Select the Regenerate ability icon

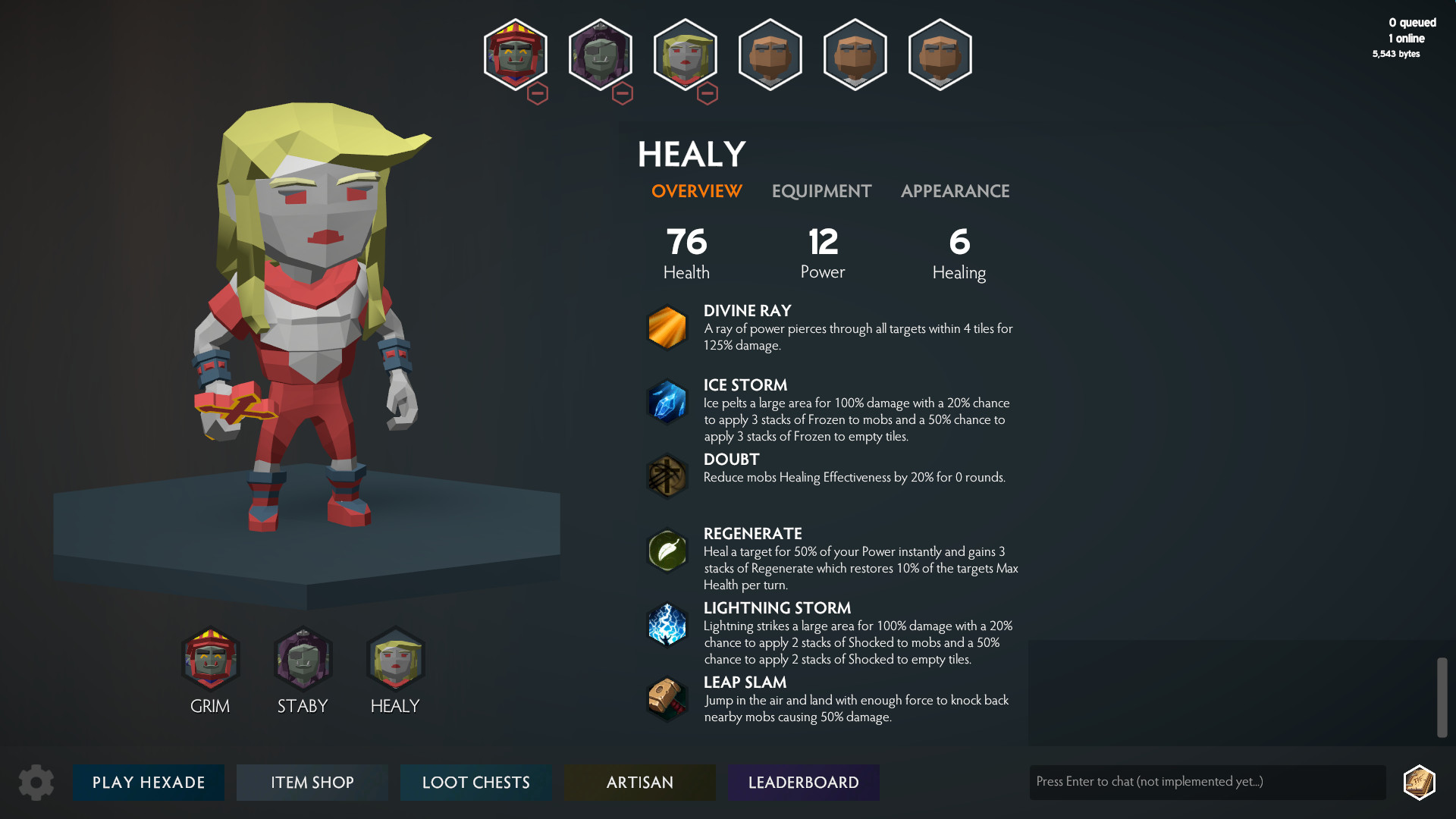[x=667, y=550]
